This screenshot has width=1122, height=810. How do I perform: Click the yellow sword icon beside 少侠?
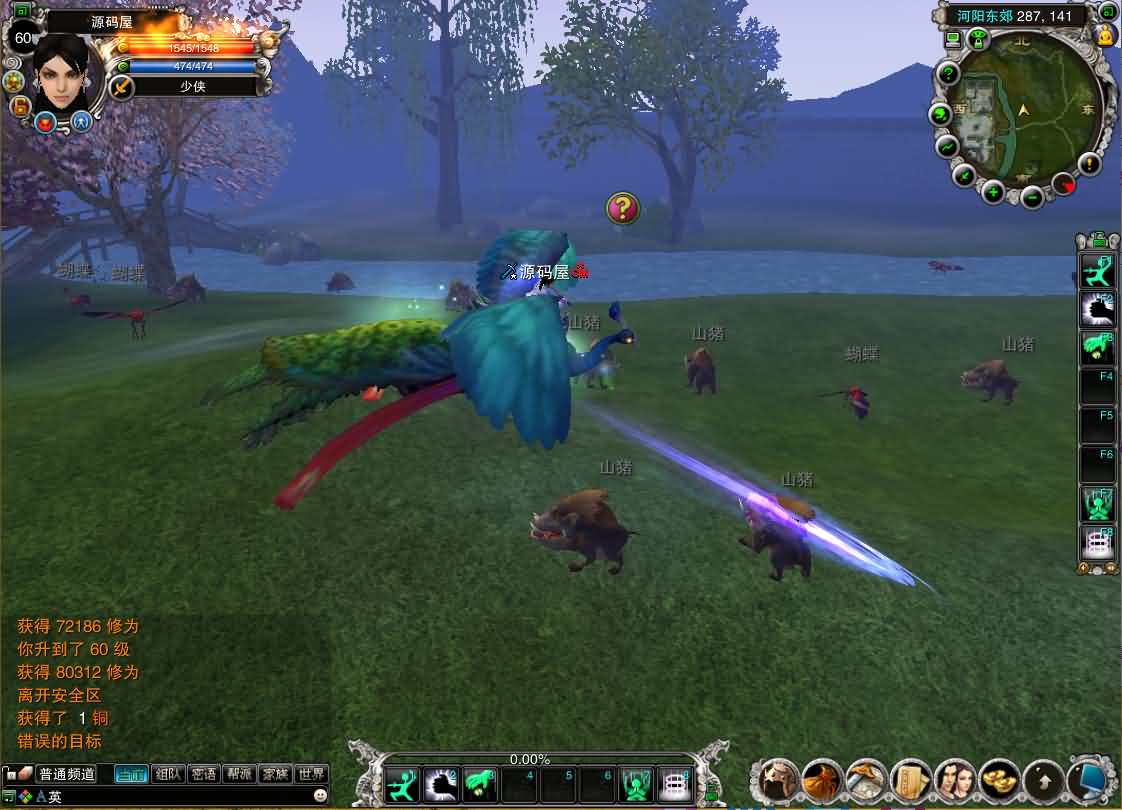(x=122, y=87)
